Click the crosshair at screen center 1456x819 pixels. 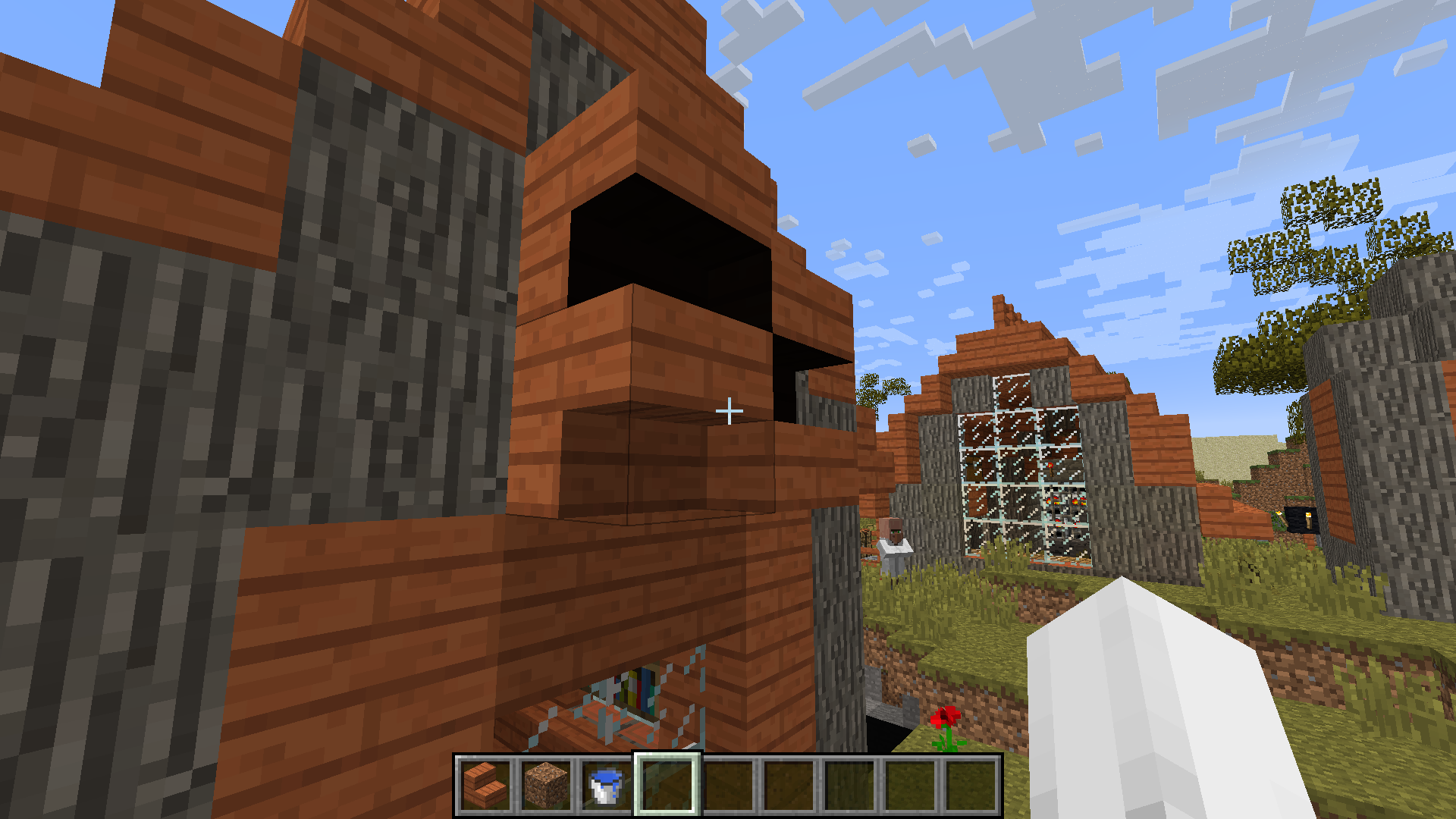(x=730, y=409)
